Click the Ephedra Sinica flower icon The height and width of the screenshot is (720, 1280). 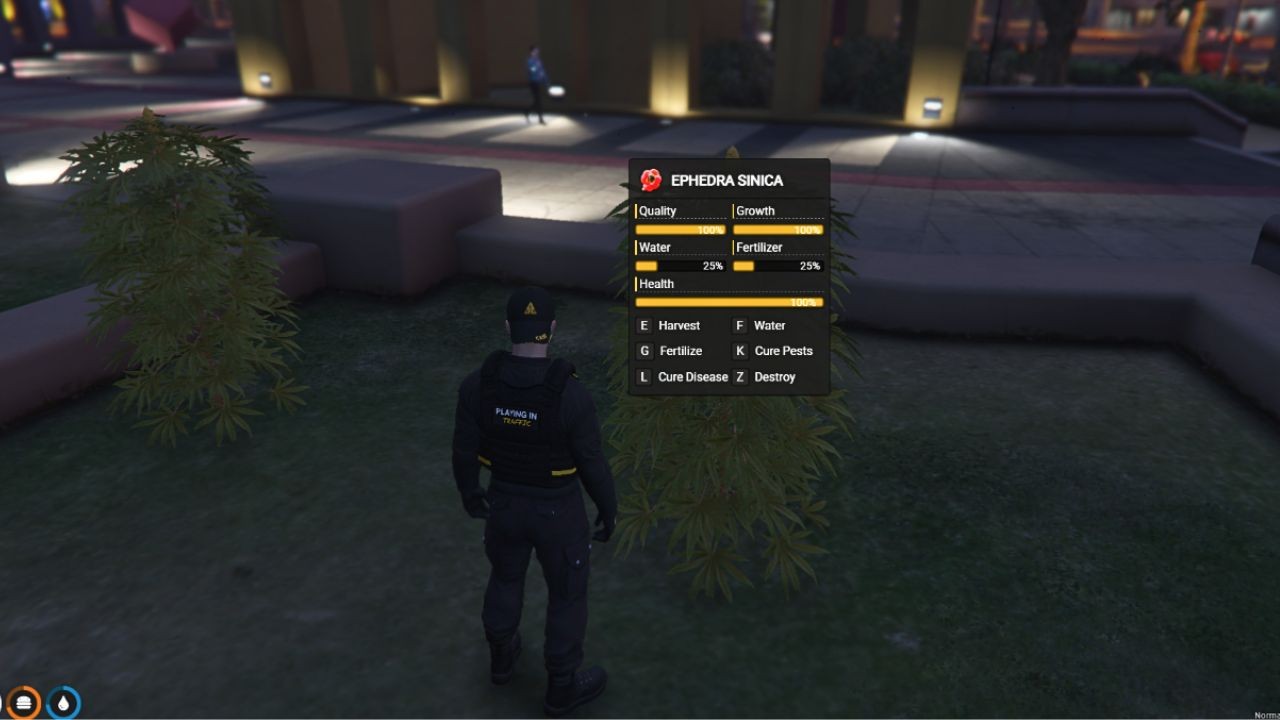click(x=652, y=181)
